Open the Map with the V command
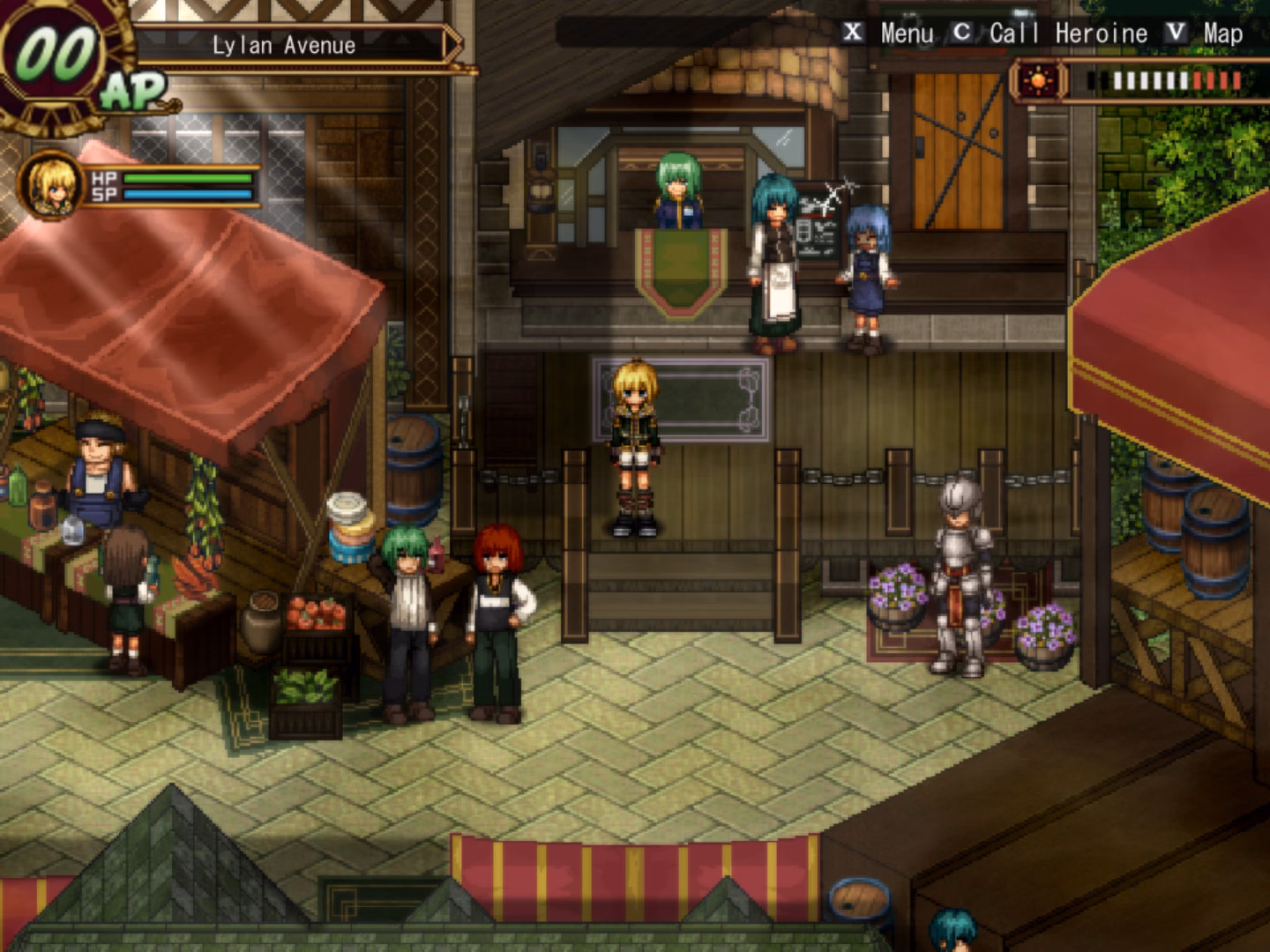The height and width of the screenshot is (952, 1270). click(x=1175, y=33)
